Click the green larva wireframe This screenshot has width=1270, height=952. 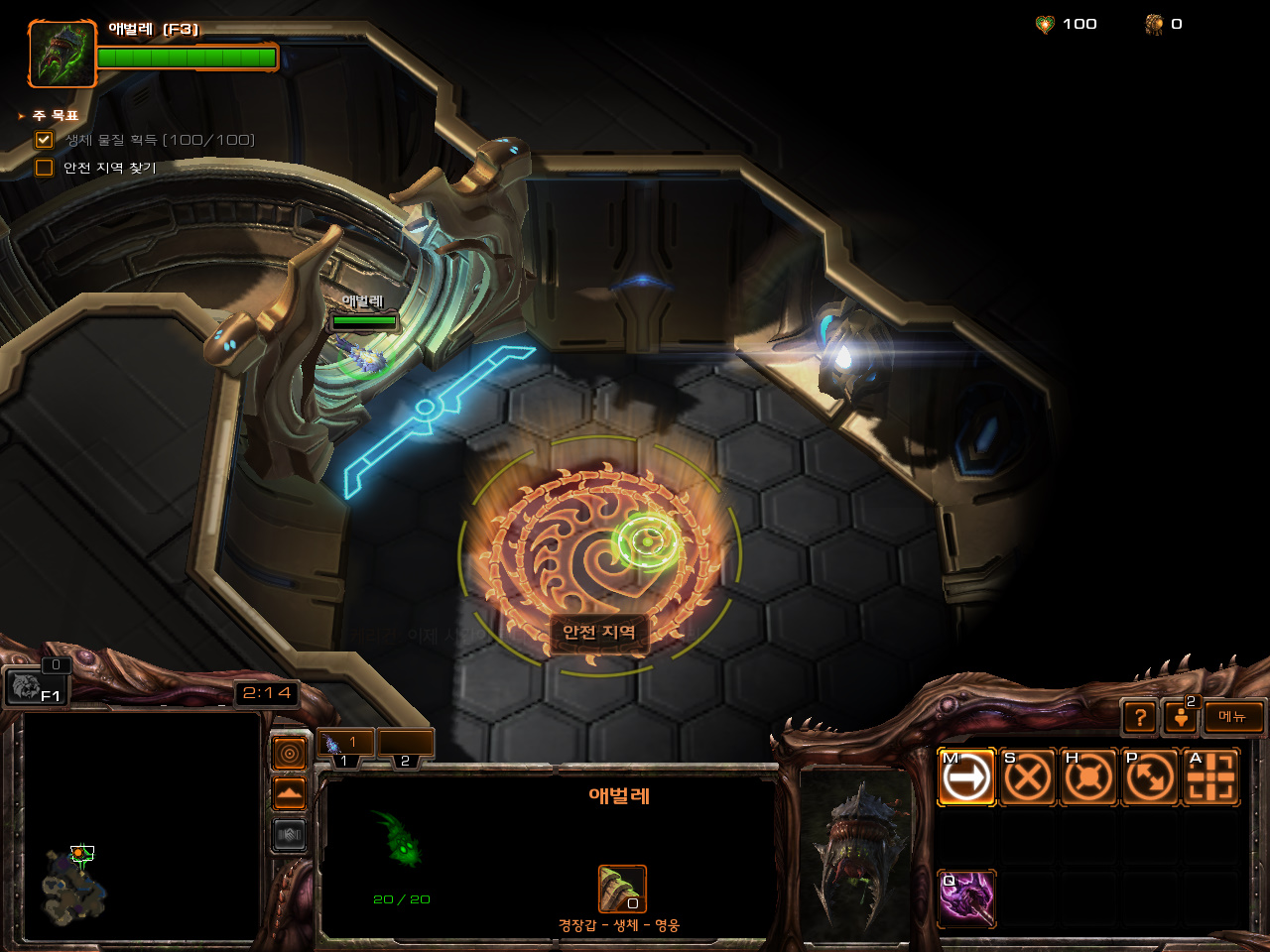click(400, 840)
